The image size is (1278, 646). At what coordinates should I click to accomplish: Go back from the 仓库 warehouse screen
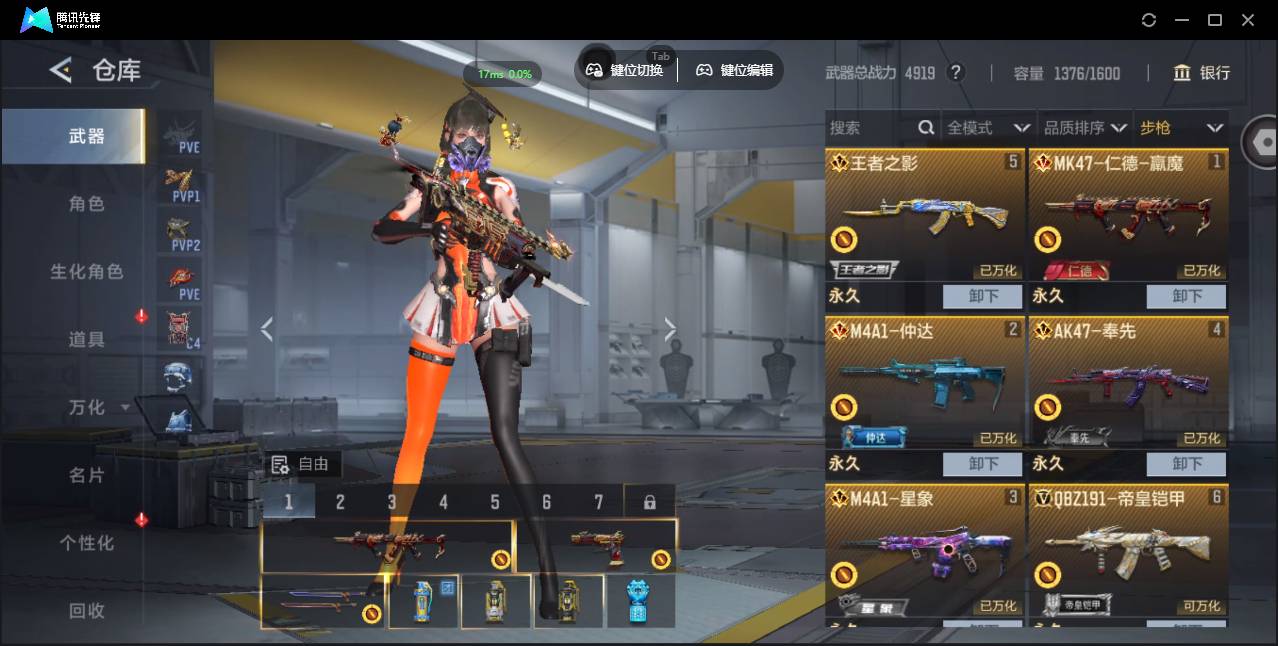61,70
